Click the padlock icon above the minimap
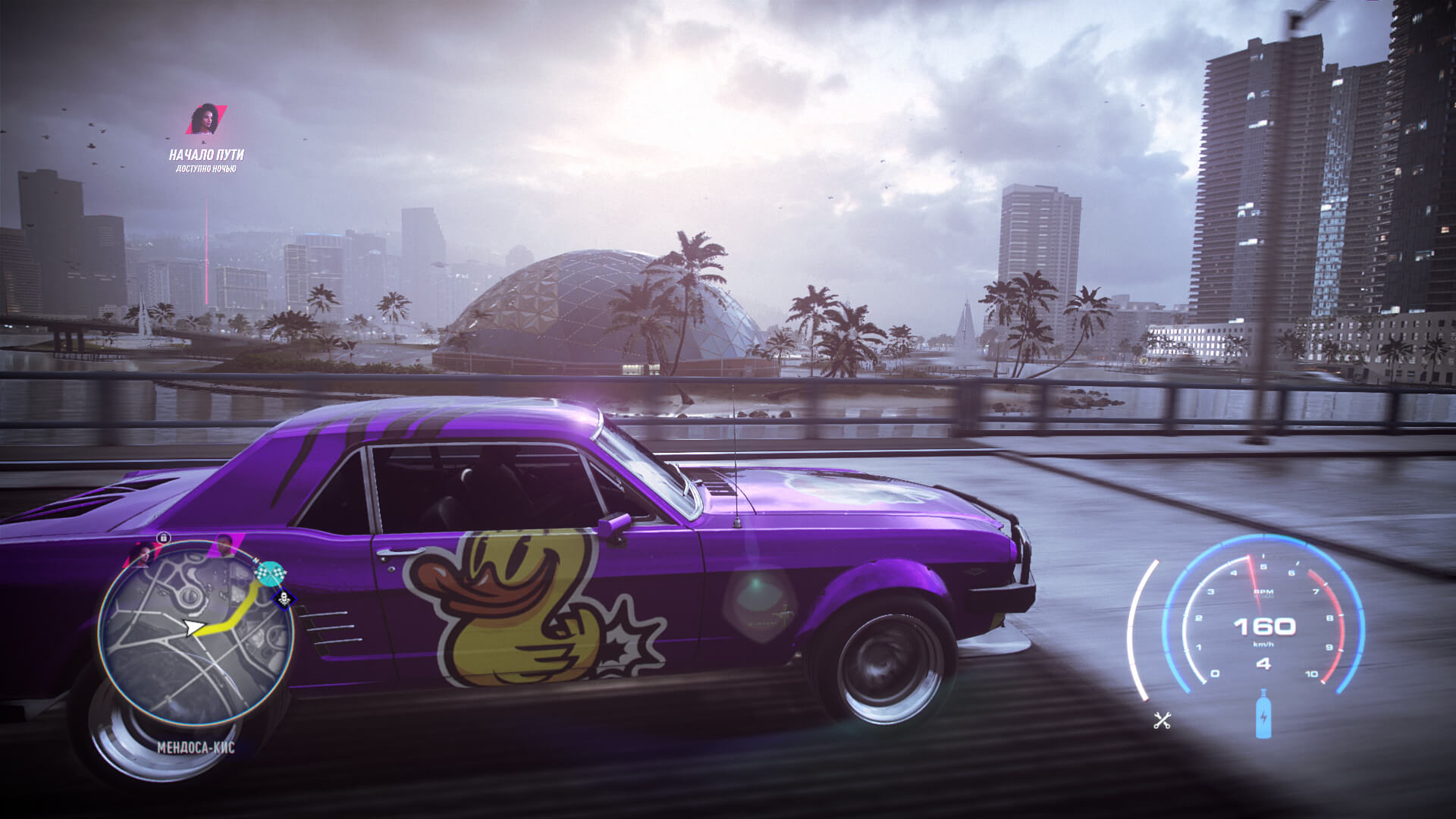1456x819 pixels. (x=162, y=538)
